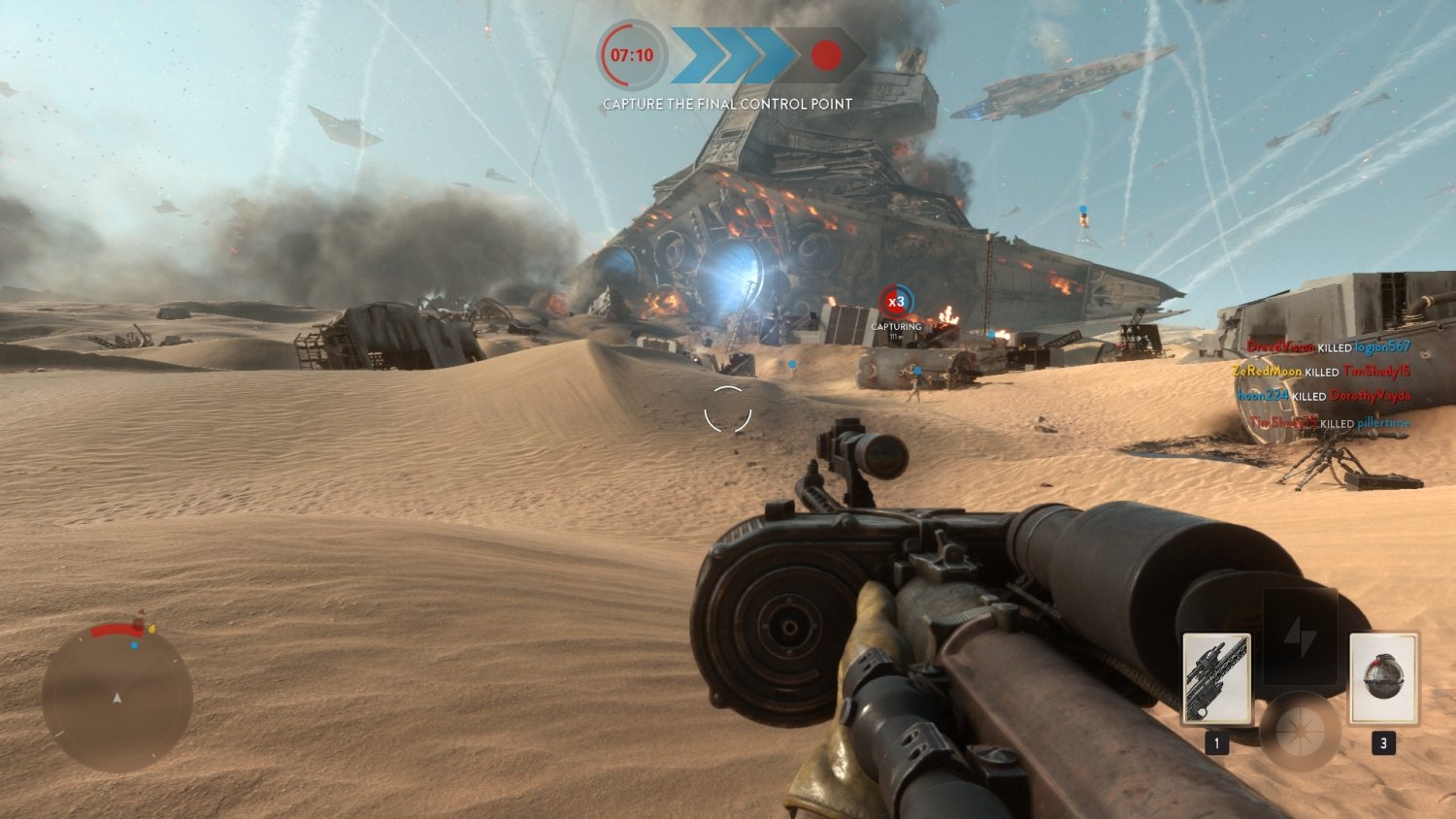This screenshot has width=1456, height=819.
Task: Click the CAPTURING label under the marker
Action: (x=898, y=326)
